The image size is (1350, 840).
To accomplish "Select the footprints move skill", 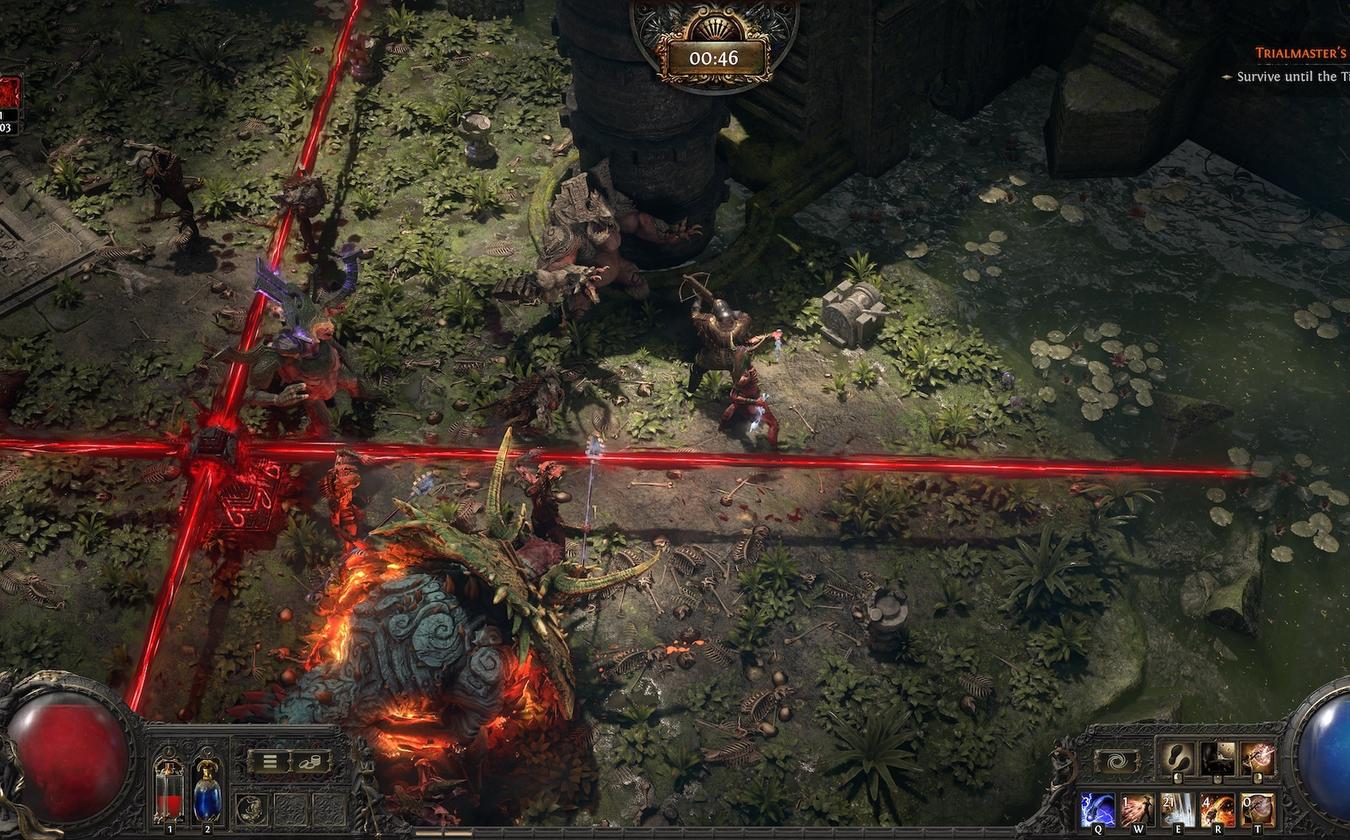I will pos(1175,759).
